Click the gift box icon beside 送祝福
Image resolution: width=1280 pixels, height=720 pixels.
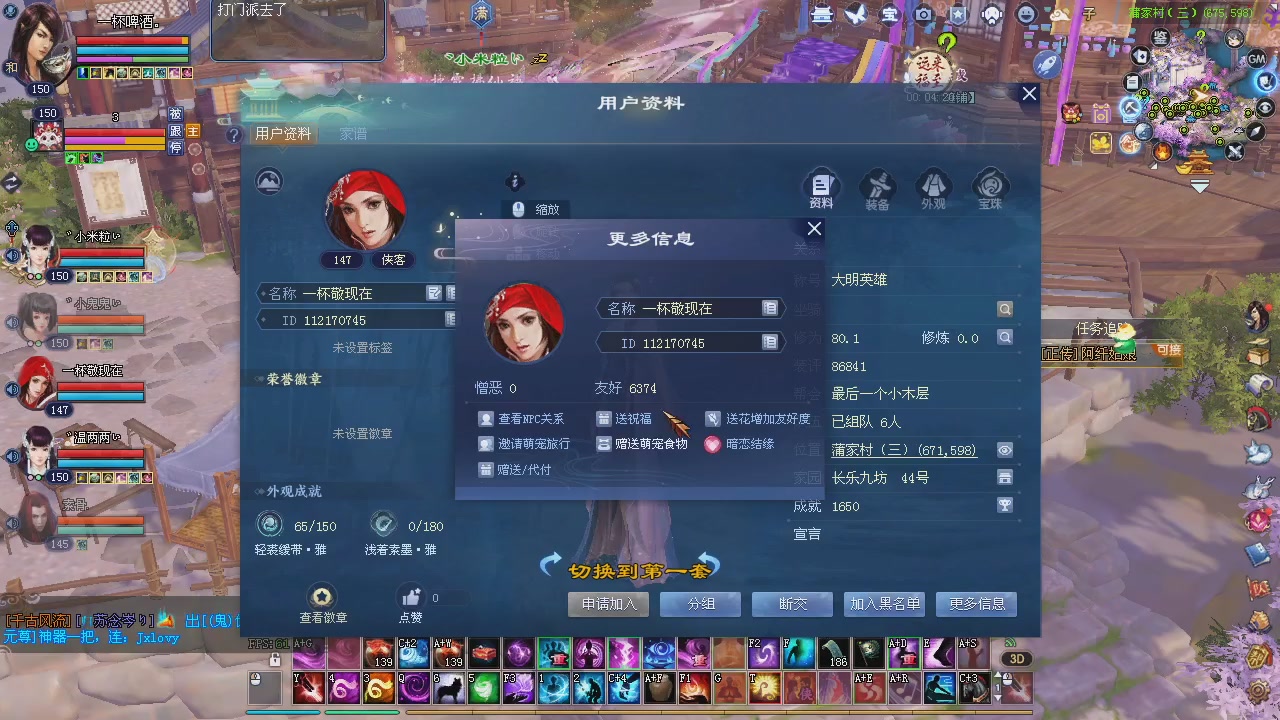click(604, 419)
